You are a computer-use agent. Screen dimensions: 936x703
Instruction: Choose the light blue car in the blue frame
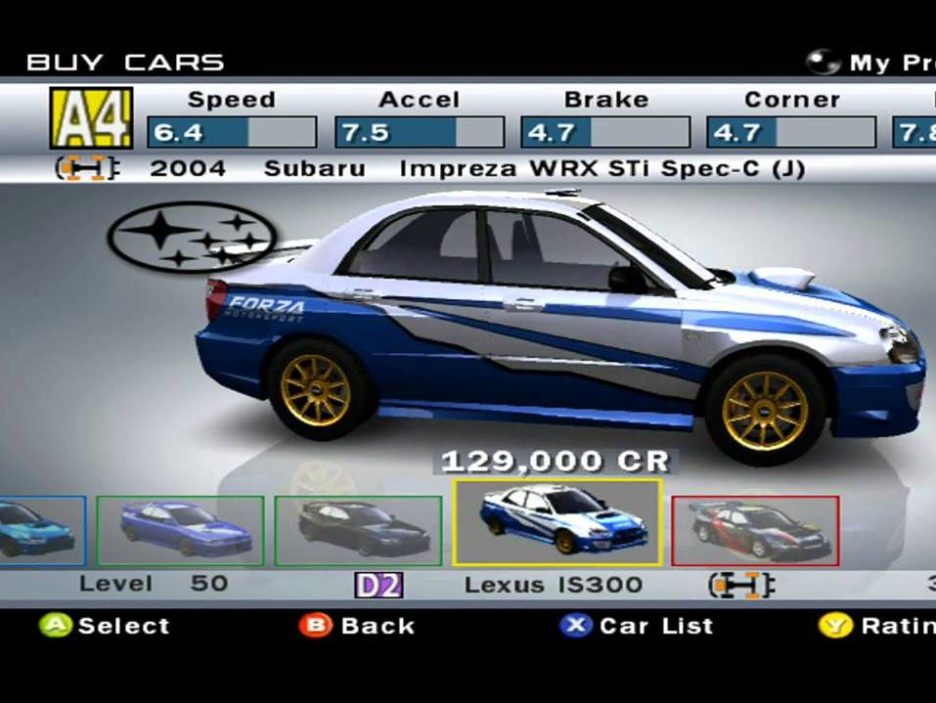pyautogui.click(x=40, y=530)
